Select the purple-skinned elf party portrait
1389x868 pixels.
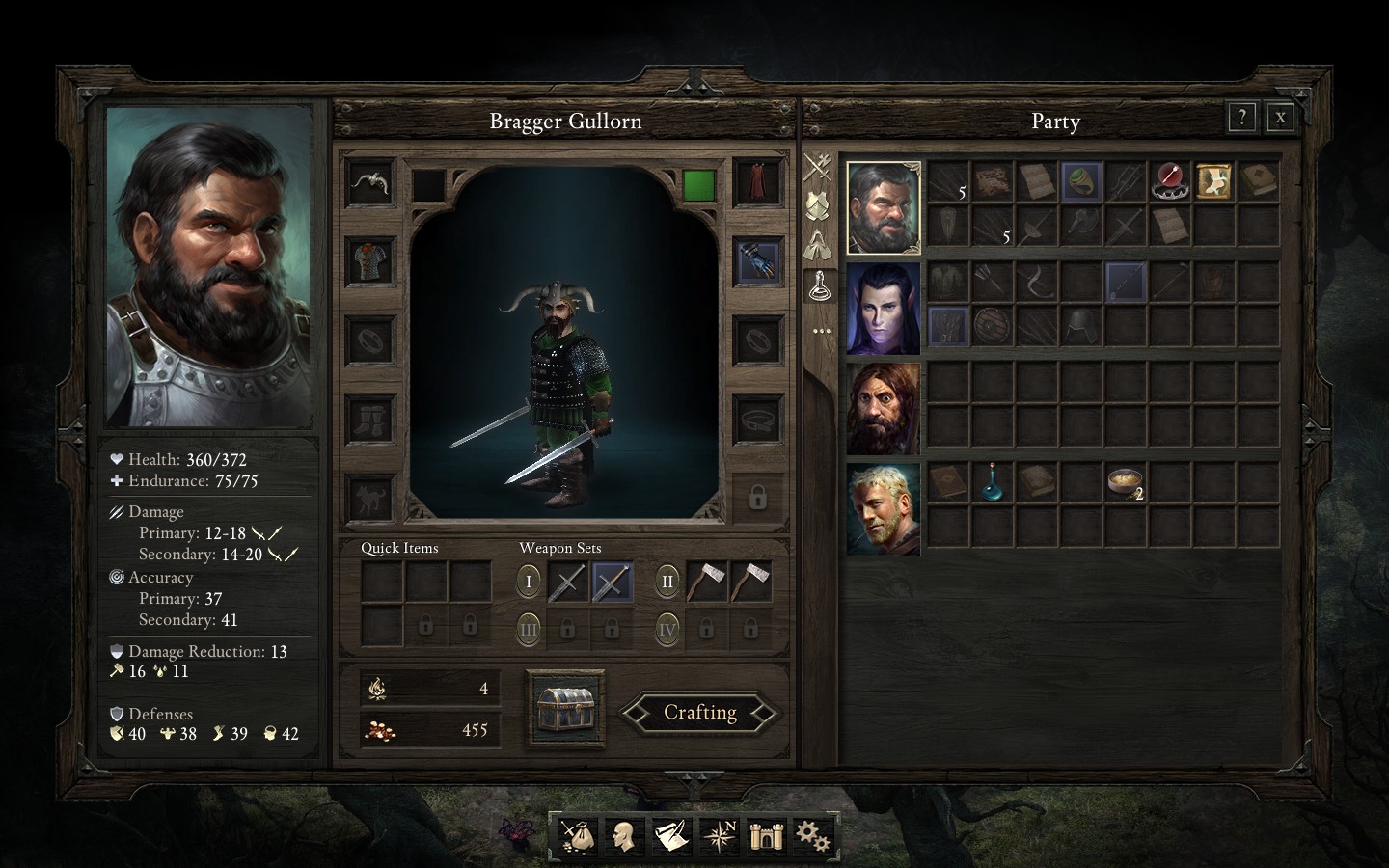point(884,309)
